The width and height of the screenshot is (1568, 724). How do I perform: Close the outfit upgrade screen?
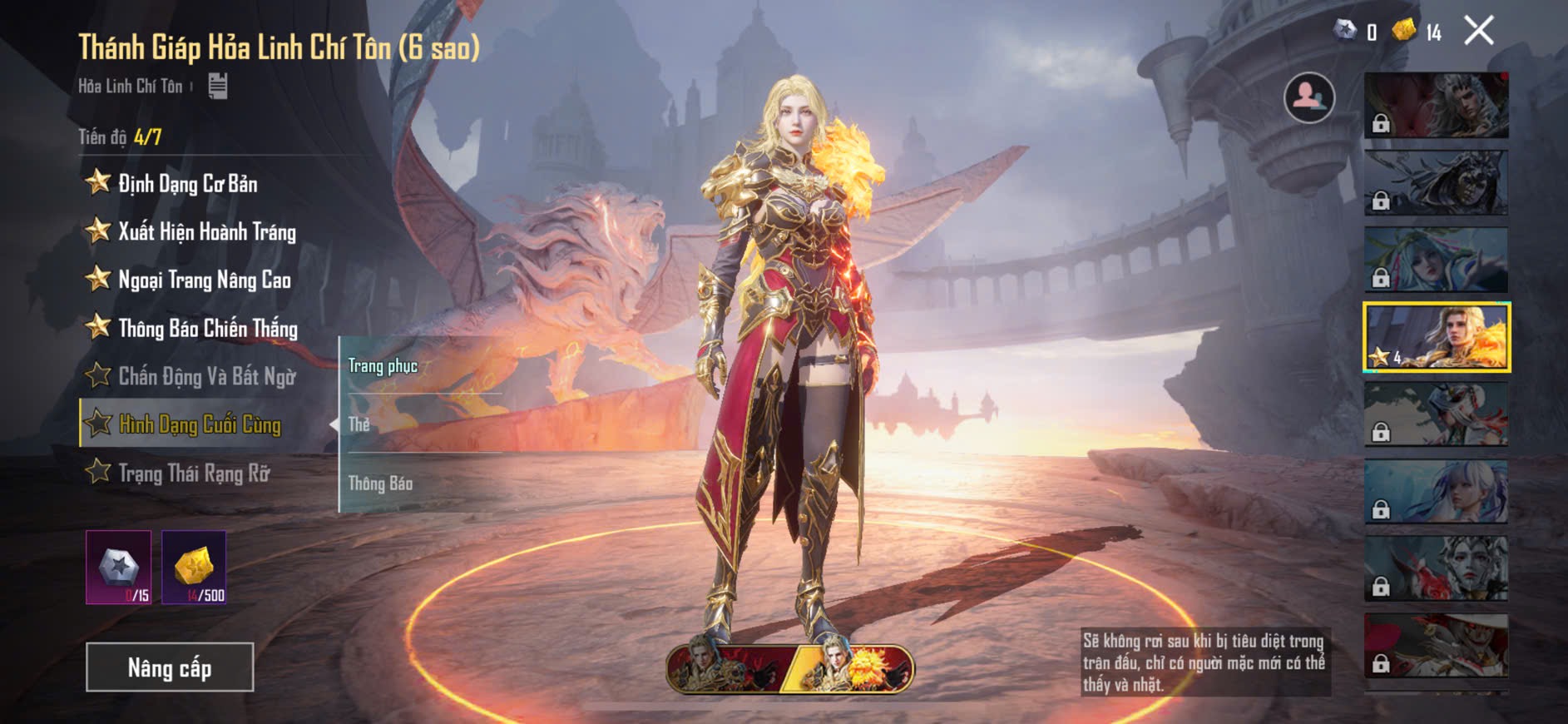tap(1479, 31)
